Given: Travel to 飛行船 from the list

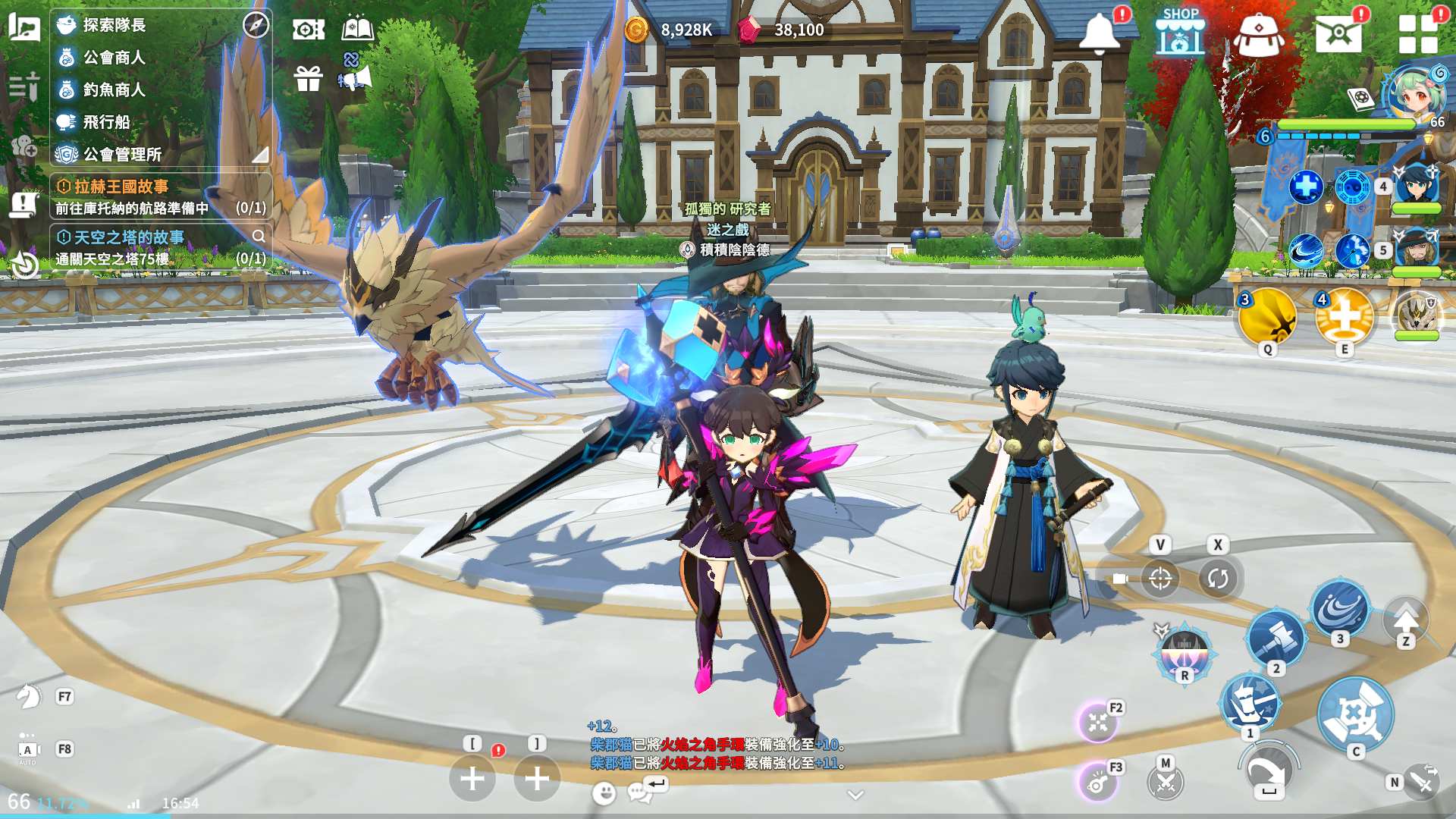Looking at the screenshot, I should pos(106,122).
